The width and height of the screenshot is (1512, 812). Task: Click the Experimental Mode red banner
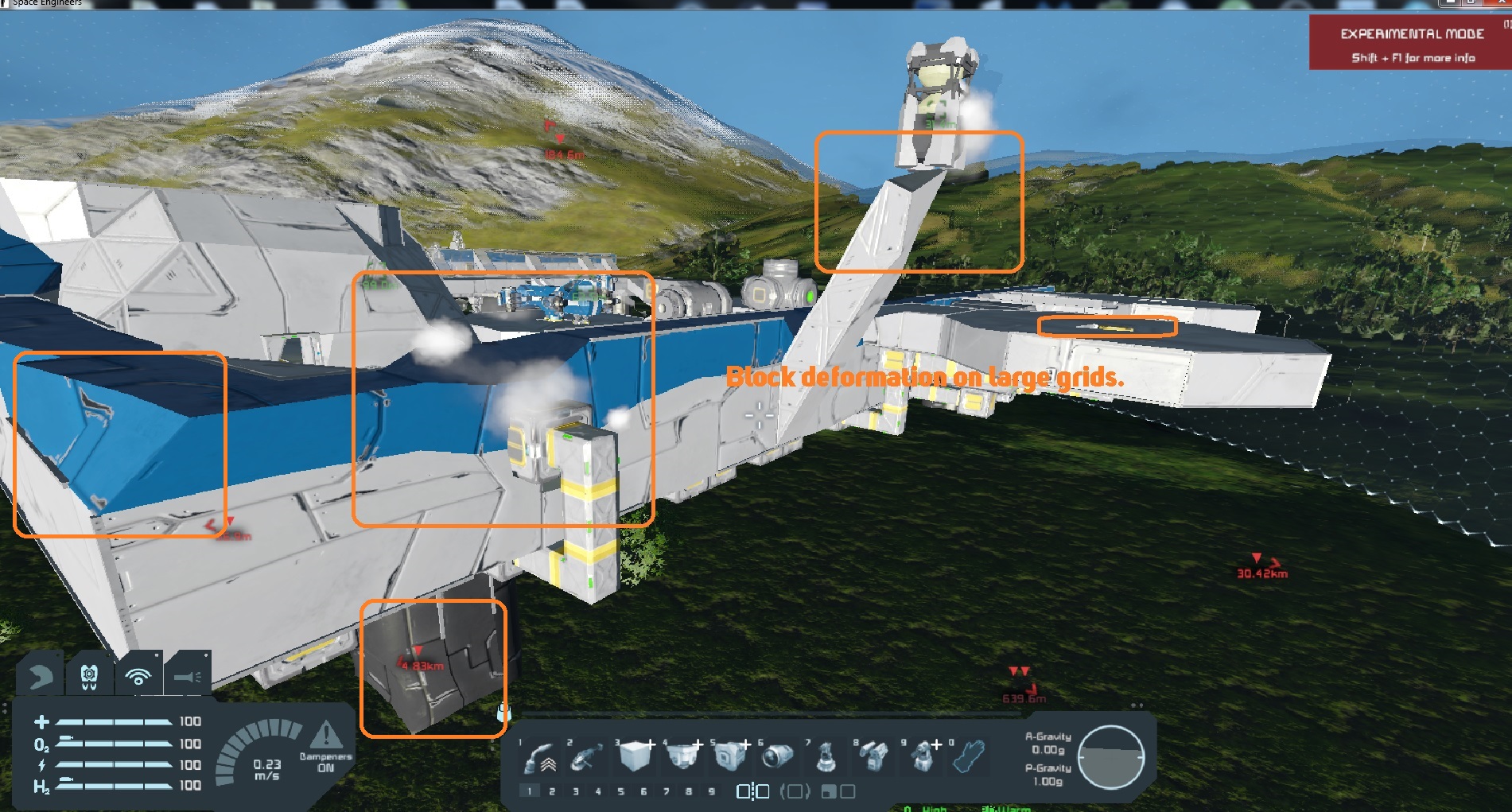click(1409, 44)
